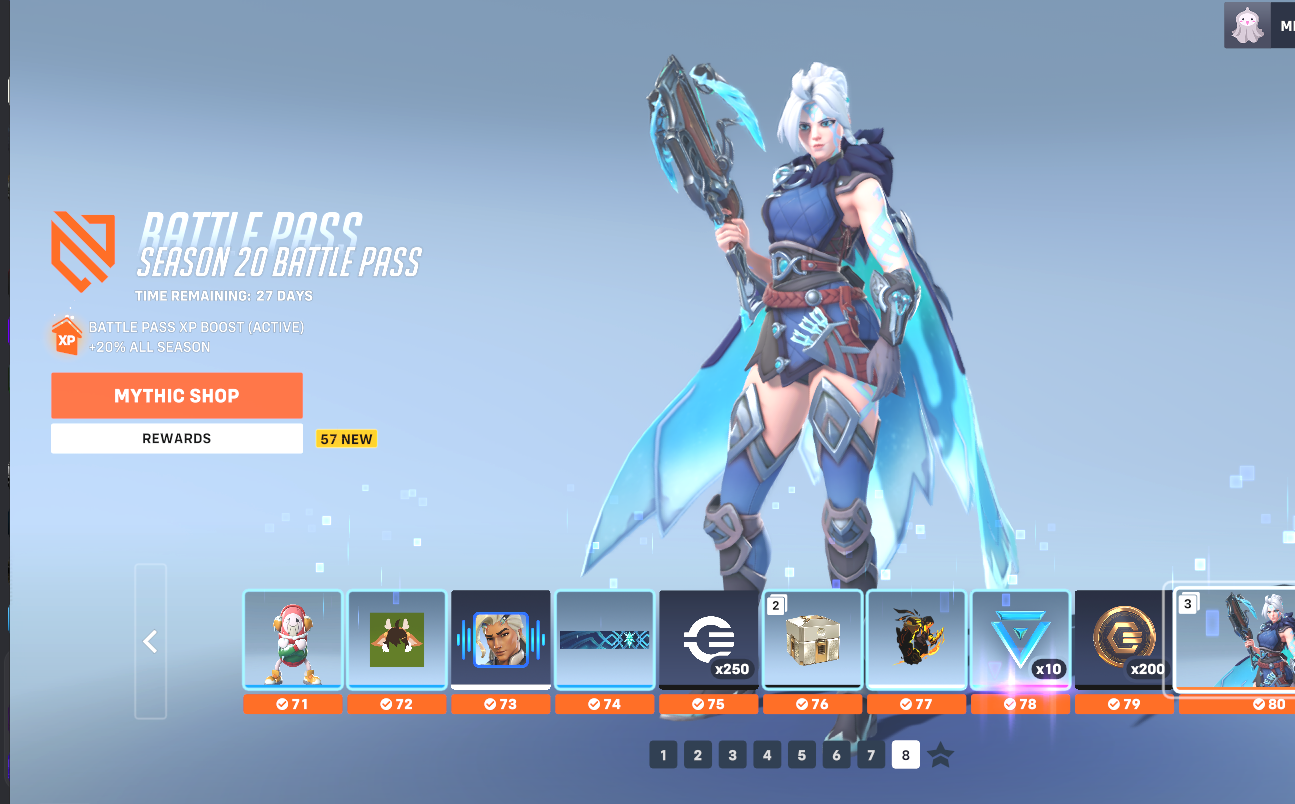Pick the tier 75 x250 credits reward

point(709,640)
